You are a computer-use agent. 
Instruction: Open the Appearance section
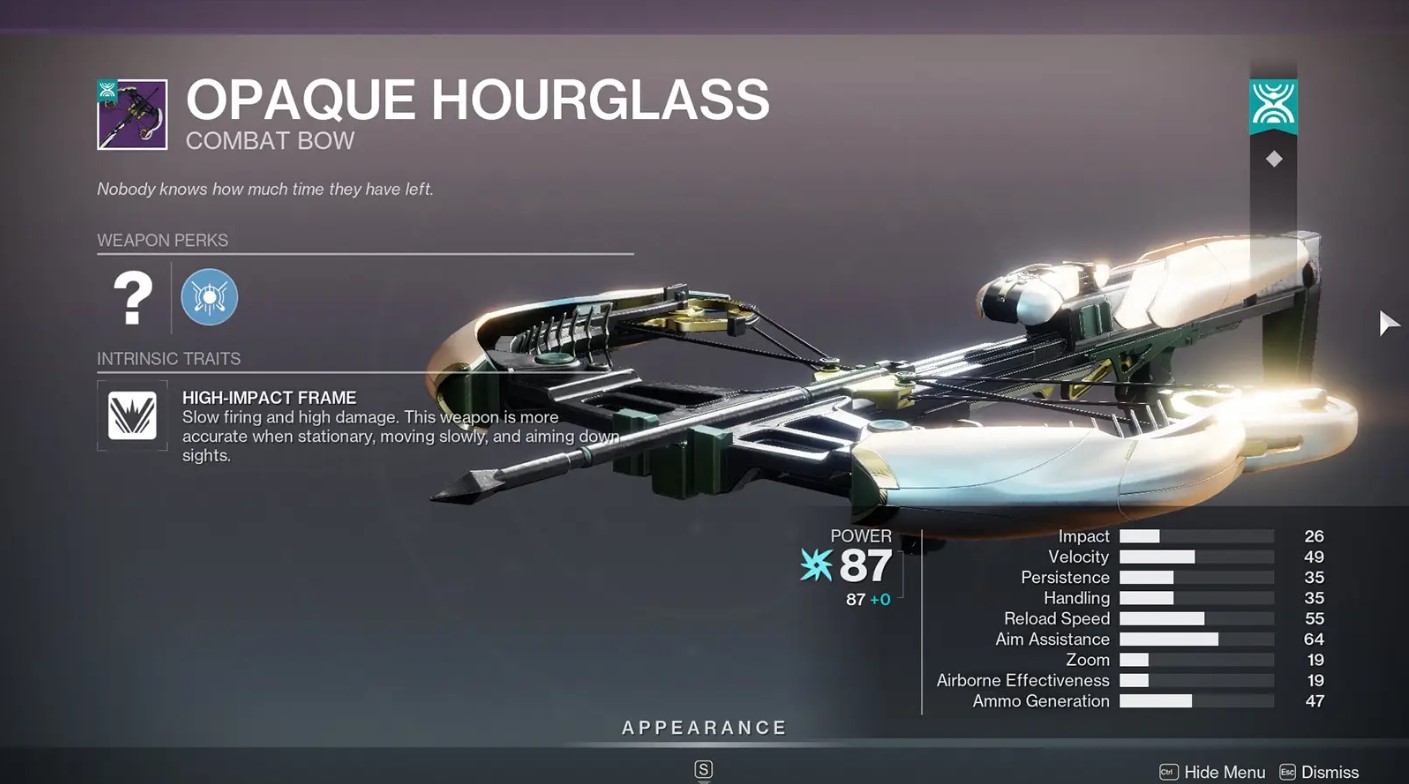[x=704, y=728]
